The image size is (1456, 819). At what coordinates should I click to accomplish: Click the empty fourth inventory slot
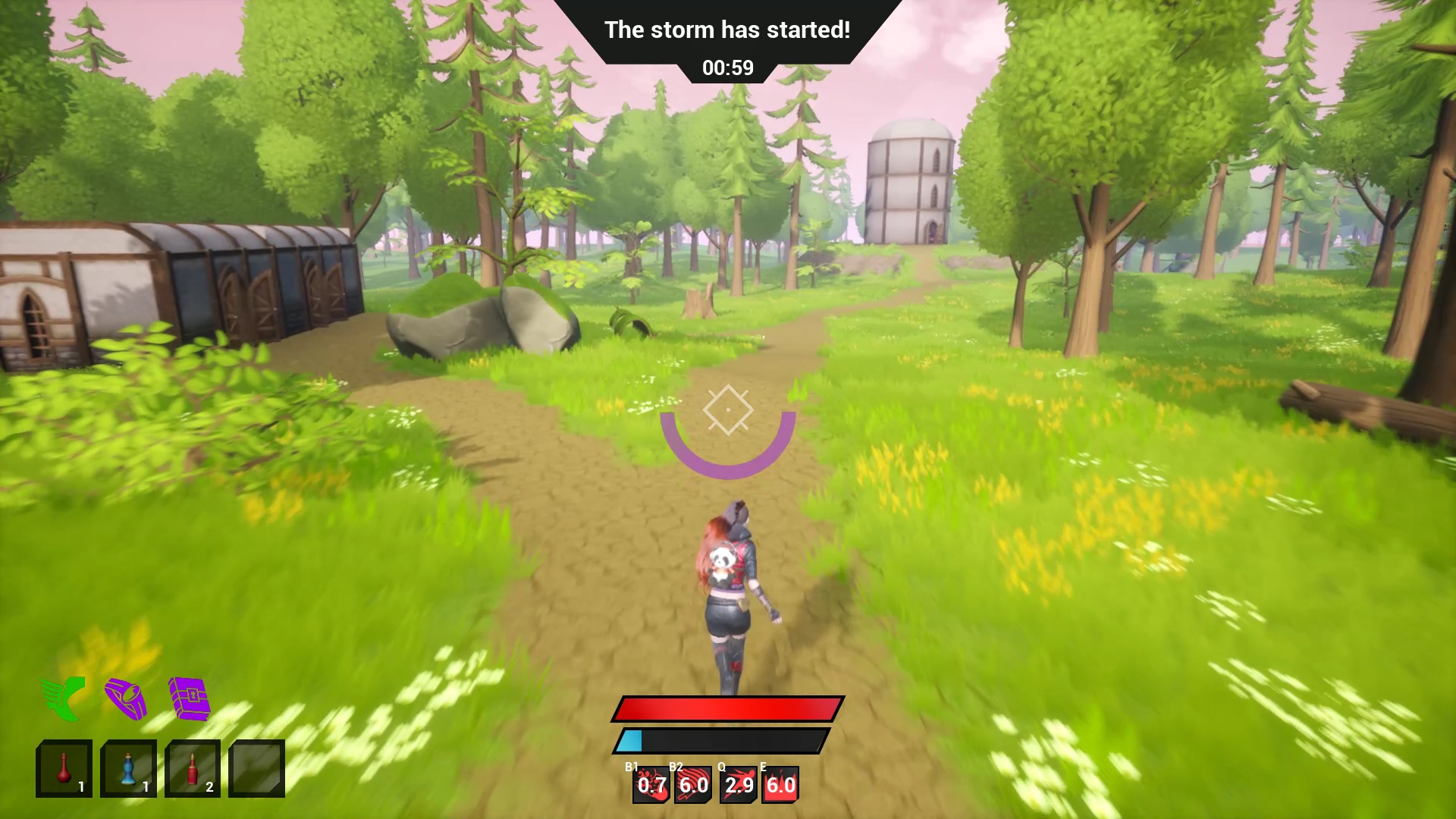click(256, 768)
